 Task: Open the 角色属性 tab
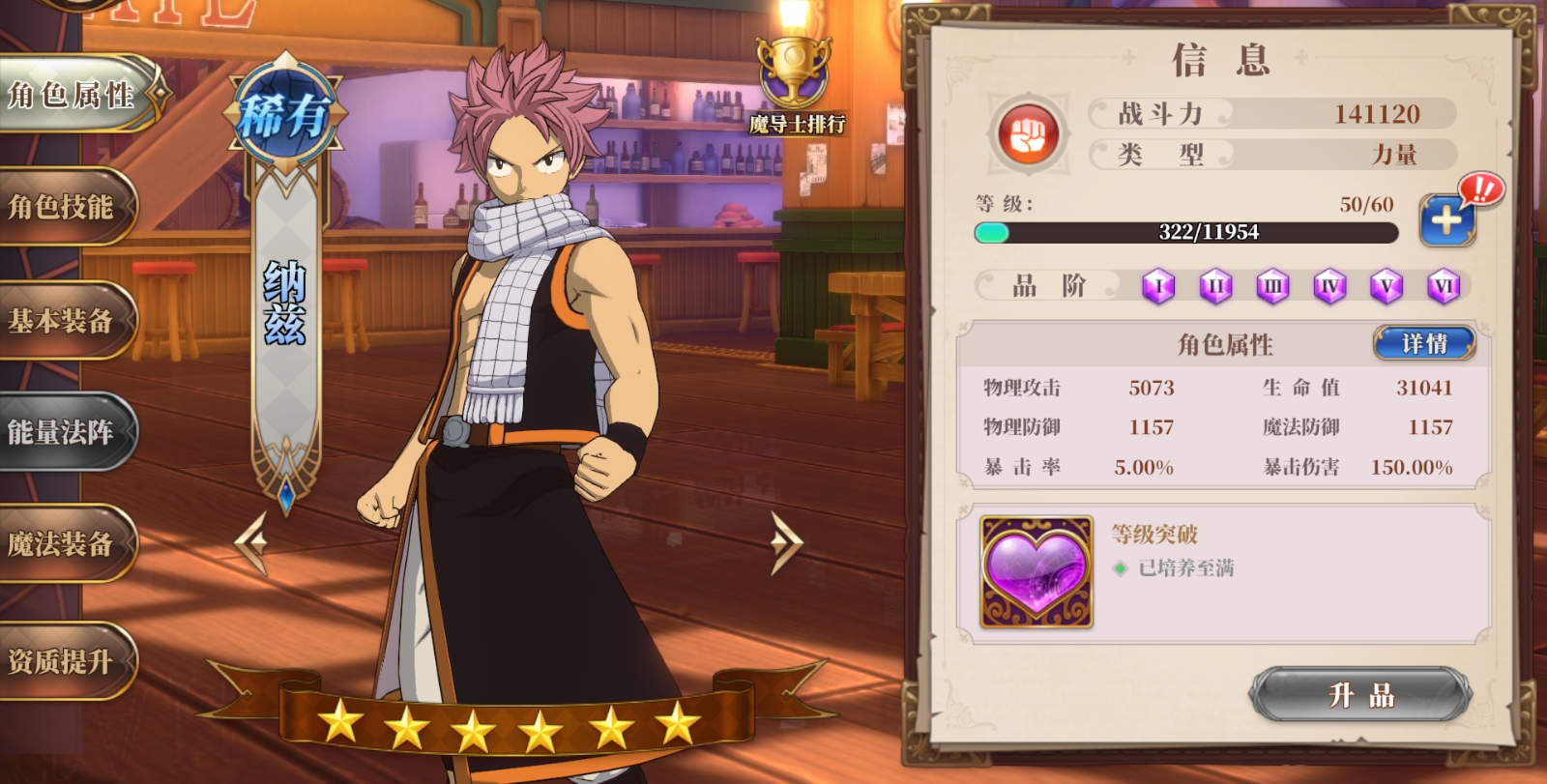click(73, 95)
